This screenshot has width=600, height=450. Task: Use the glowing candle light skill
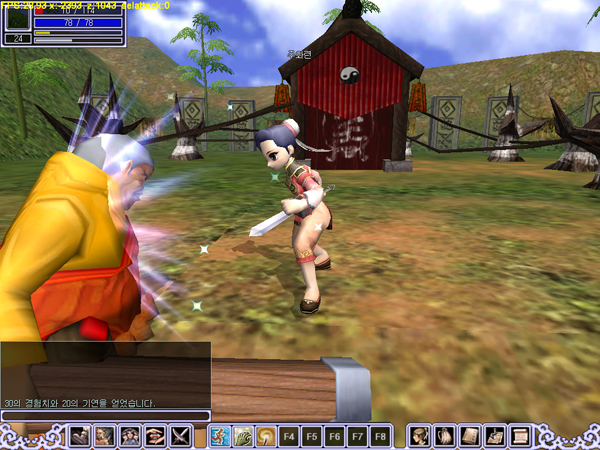[x=266, y=436]
